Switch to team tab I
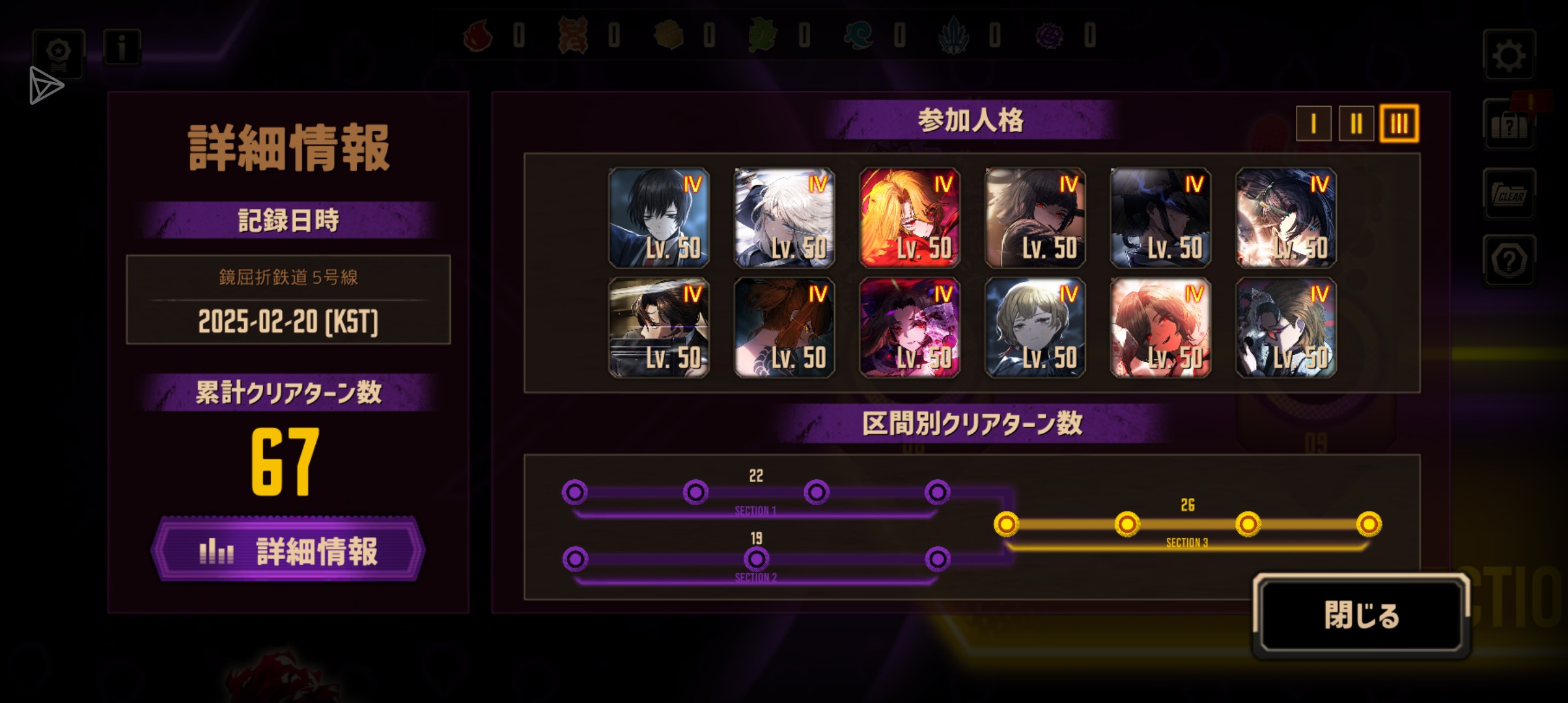This screenshot has height=703, width=1568. tap(1313, 123)
